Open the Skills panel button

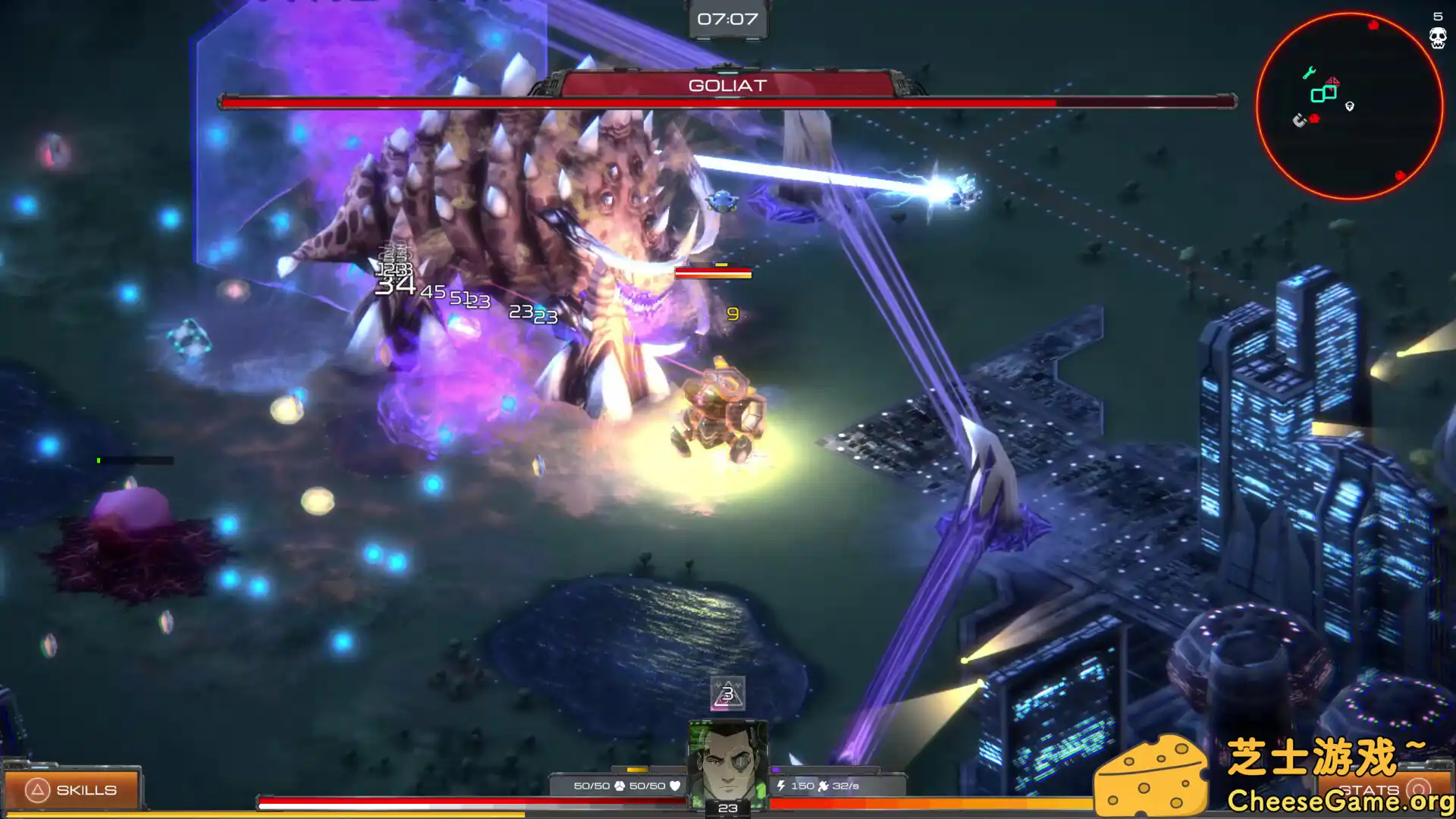pos(72,790)
